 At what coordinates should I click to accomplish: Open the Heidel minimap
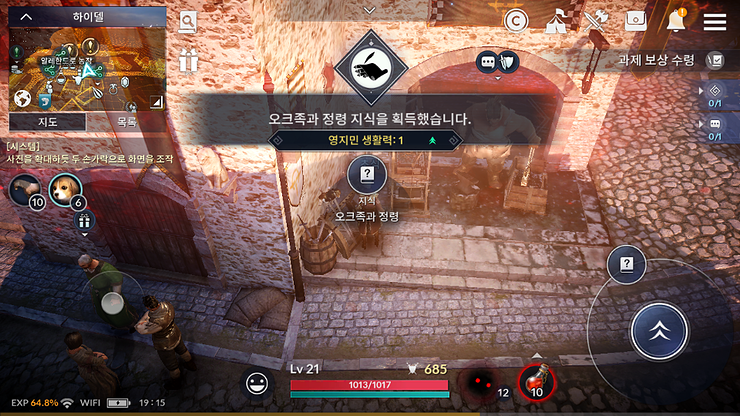tap(86, 70)
